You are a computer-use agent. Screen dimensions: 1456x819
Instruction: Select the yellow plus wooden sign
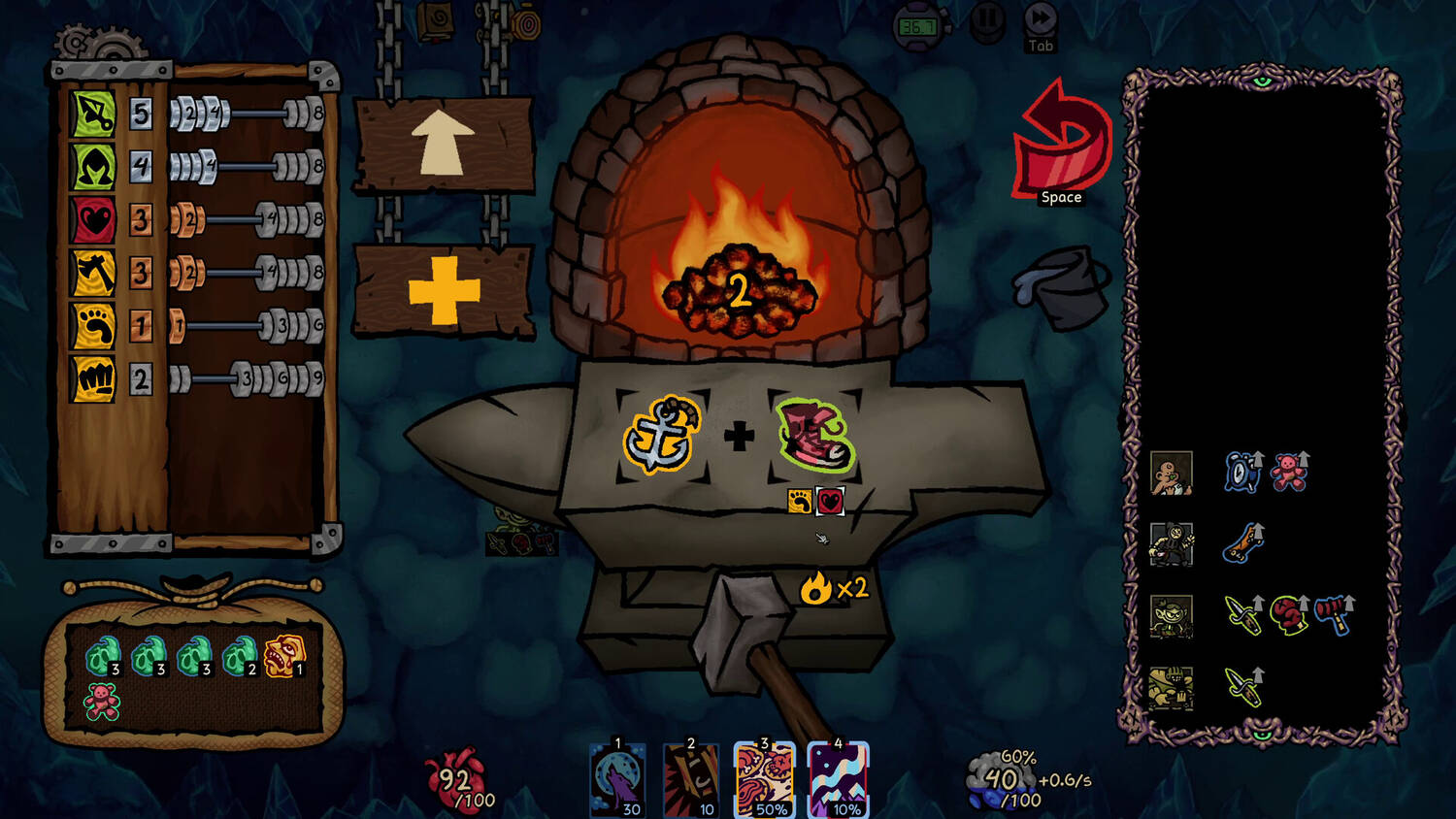(444, 290)
